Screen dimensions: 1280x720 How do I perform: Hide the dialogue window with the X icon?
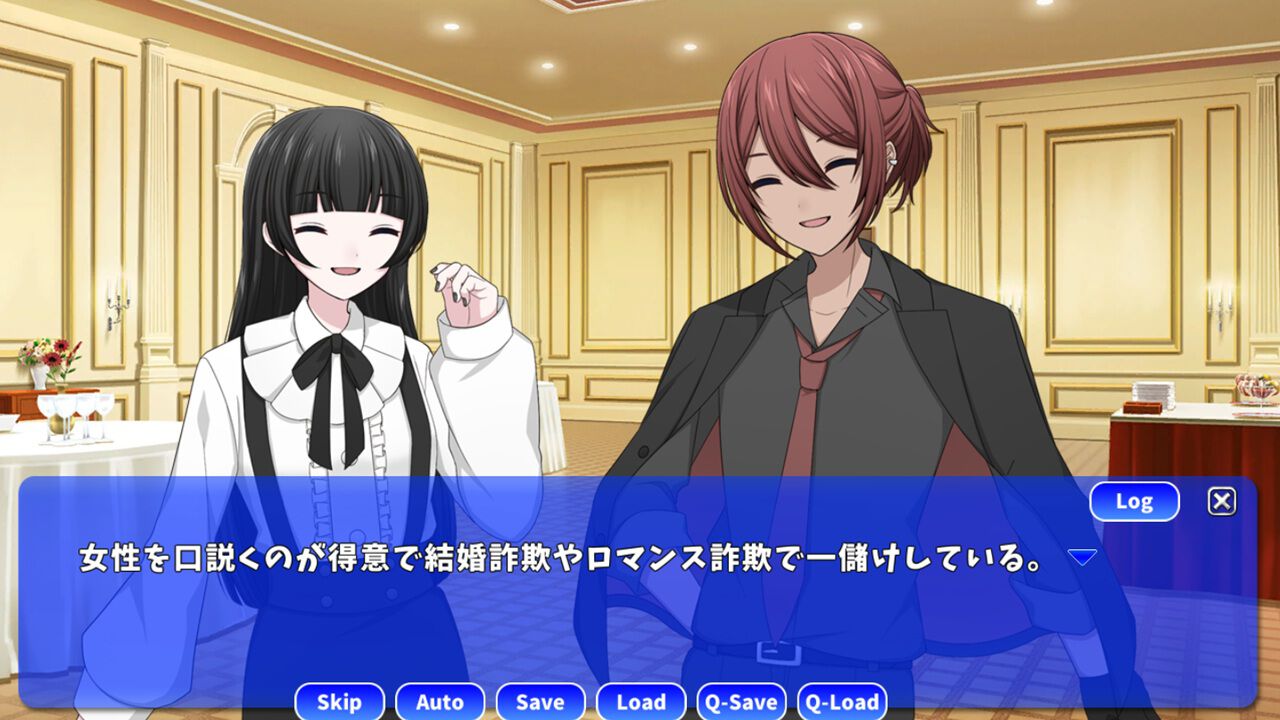(1221, 500)
